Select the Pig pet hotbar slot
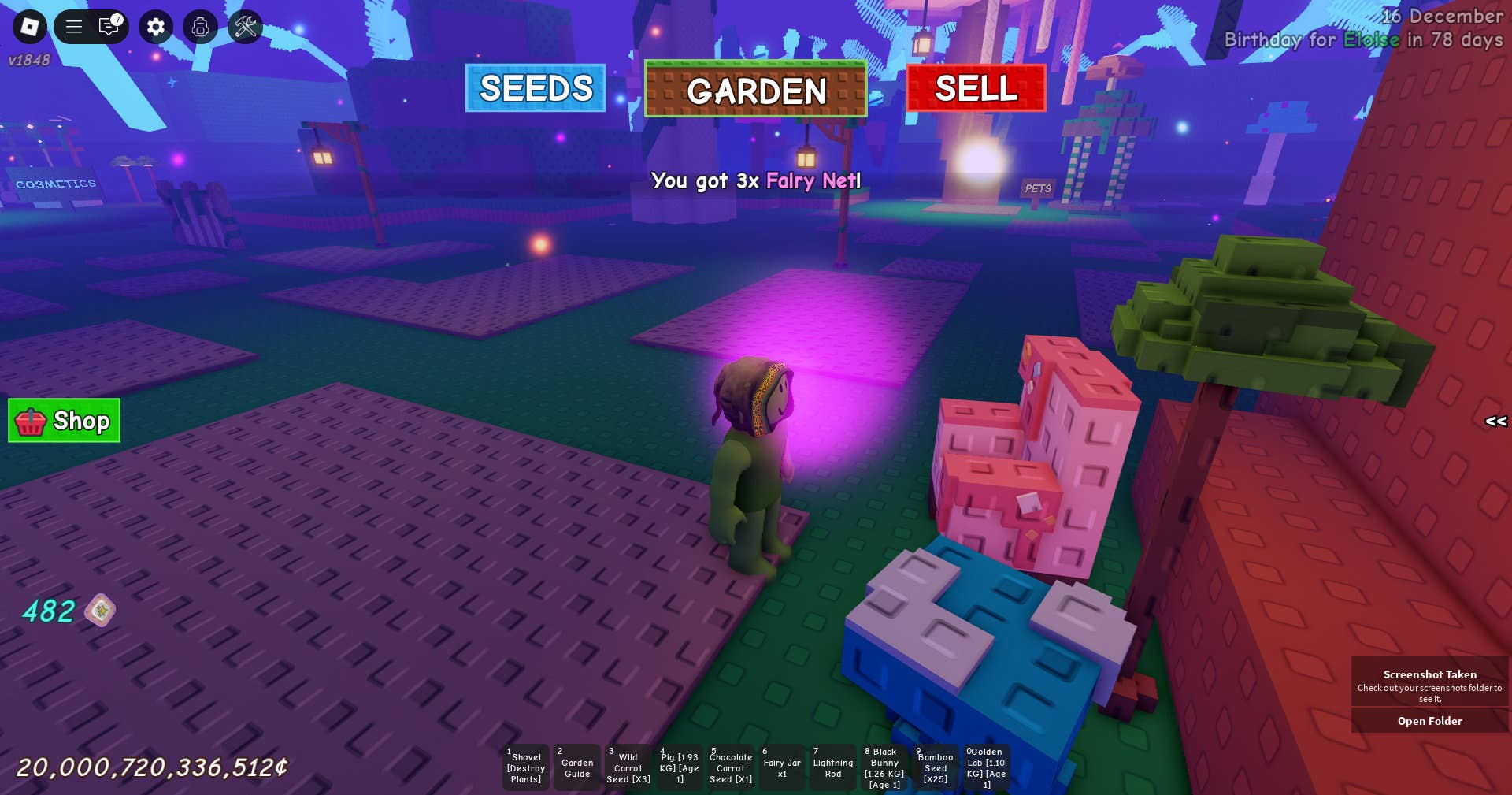 click(x=680, y=767)
